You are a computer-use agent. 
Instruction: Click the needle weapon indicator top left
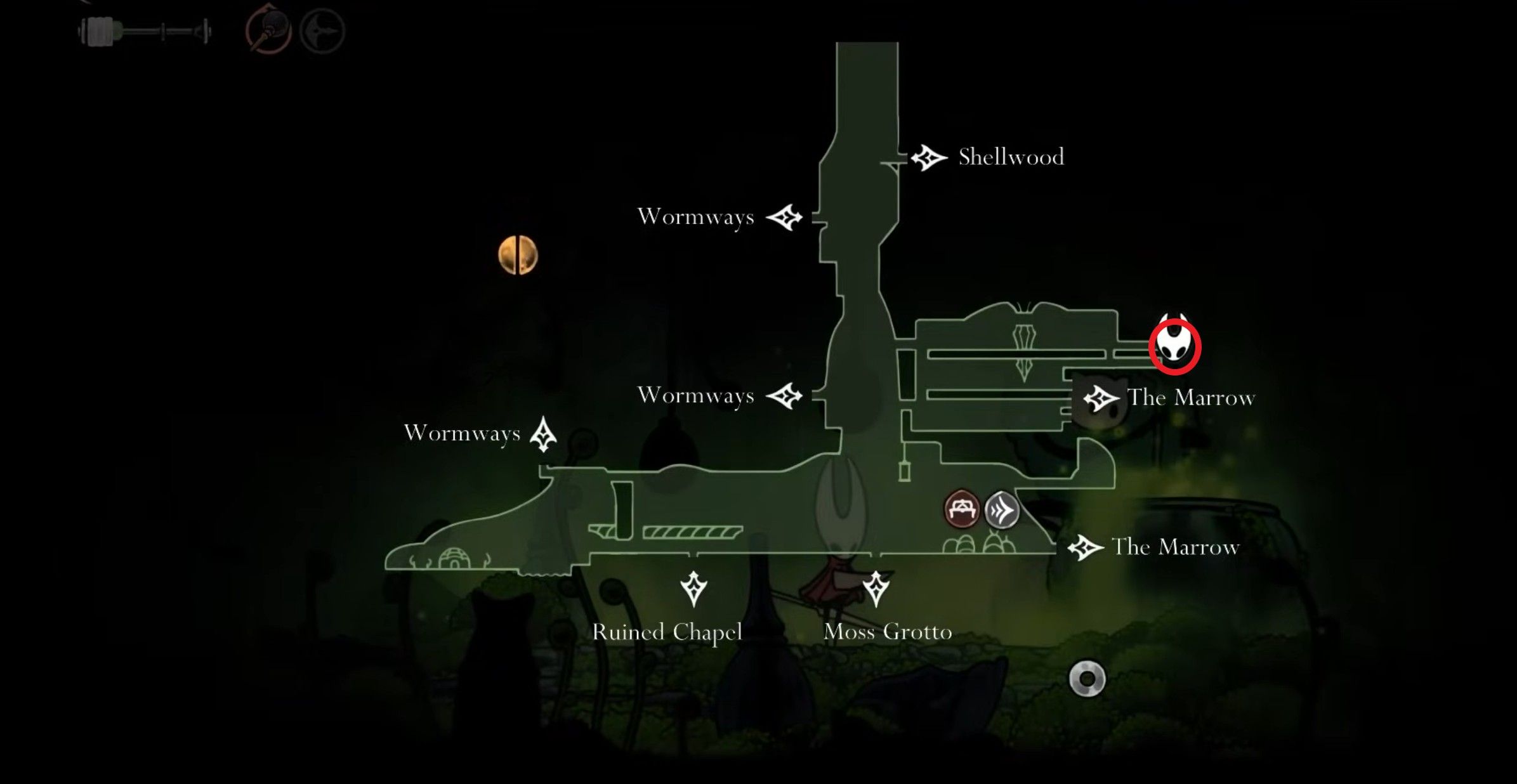[x=143, y=29]
